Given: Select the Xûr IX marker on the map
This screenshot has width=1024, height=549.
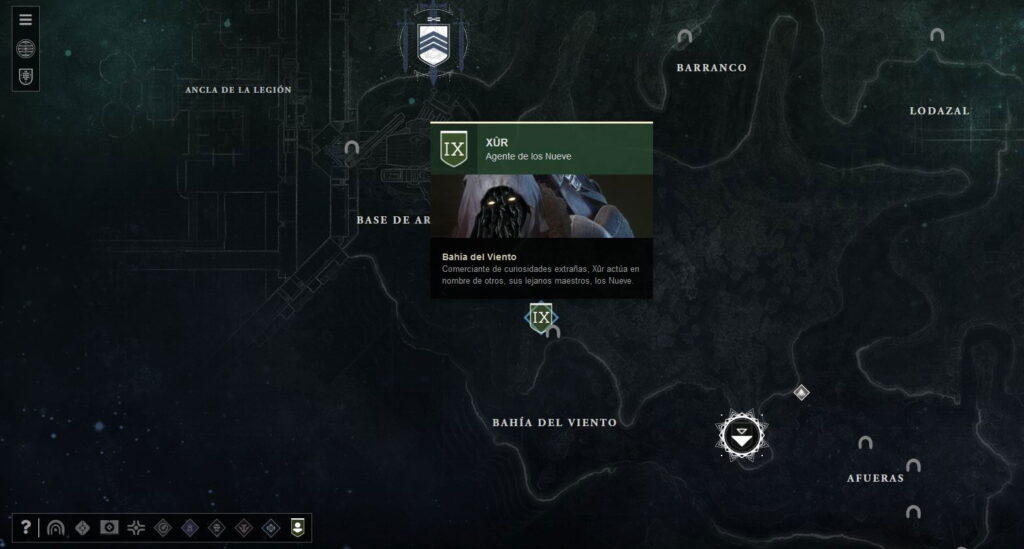Looking at the screenshot, I should (x=541, y=318).
